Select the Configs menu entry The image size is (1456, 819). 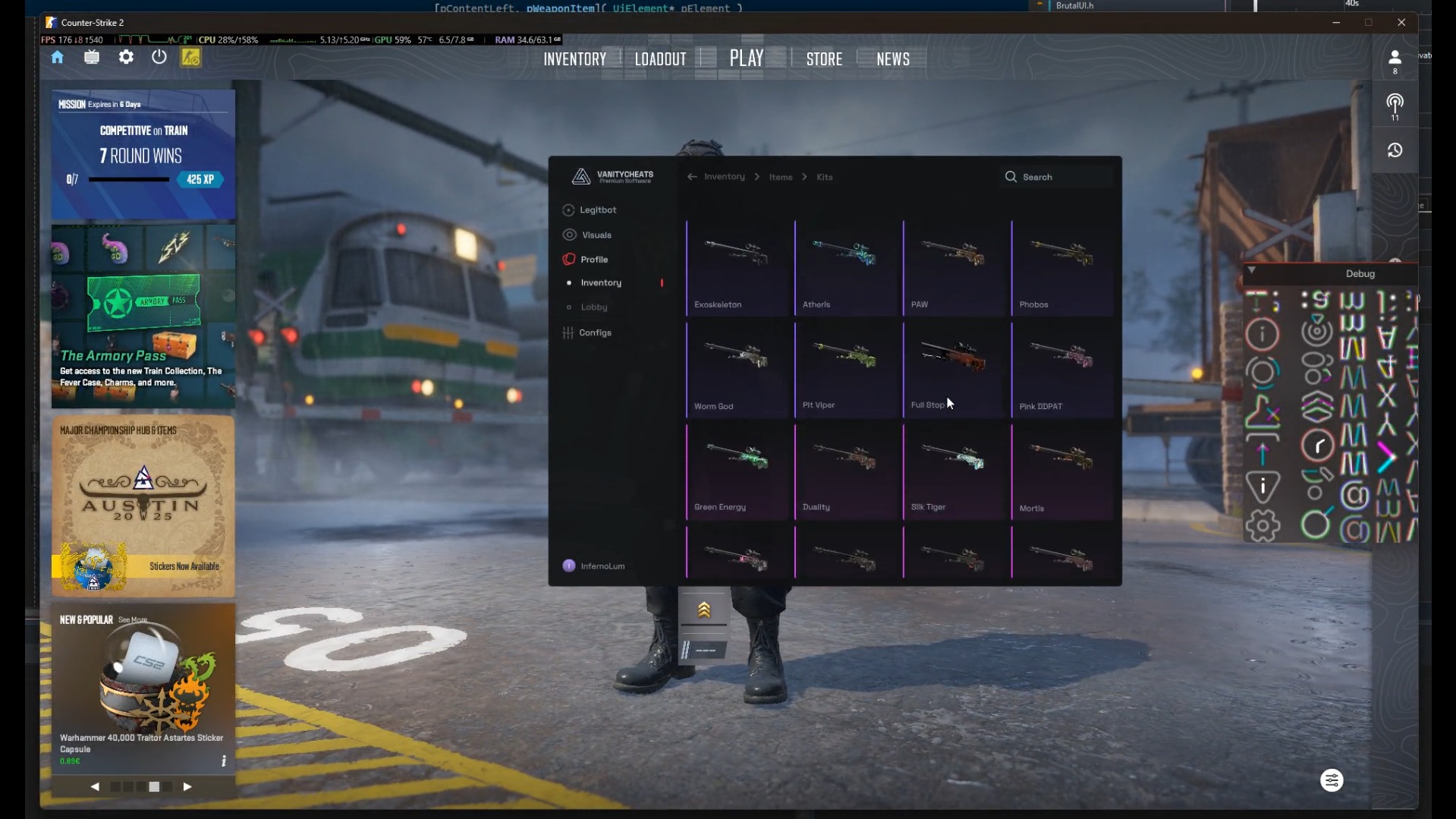[x=594, y=333]
